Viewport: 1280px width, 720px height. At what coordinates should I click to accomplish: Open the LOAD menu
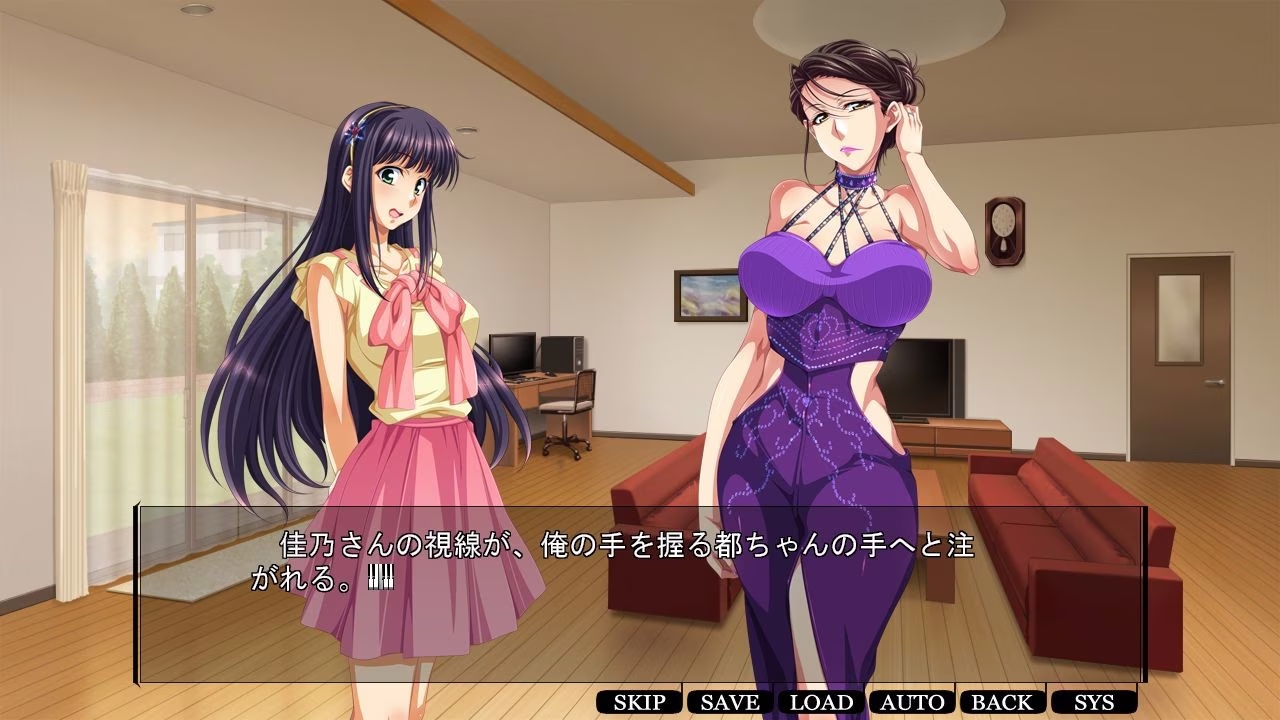tap(821, 702)
